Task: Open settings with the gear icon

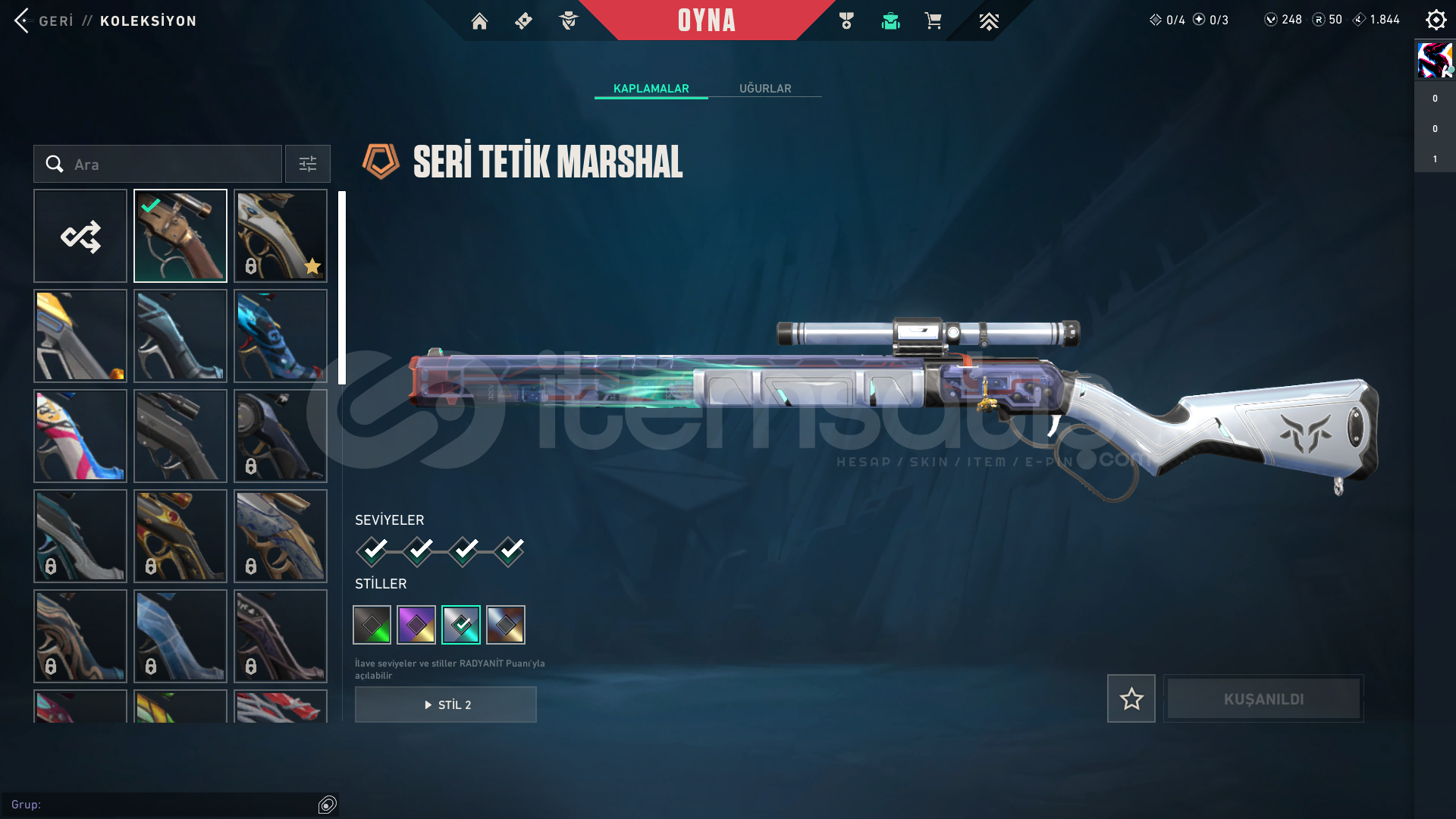Action: pyautogui.click(x=1436, y=20)
